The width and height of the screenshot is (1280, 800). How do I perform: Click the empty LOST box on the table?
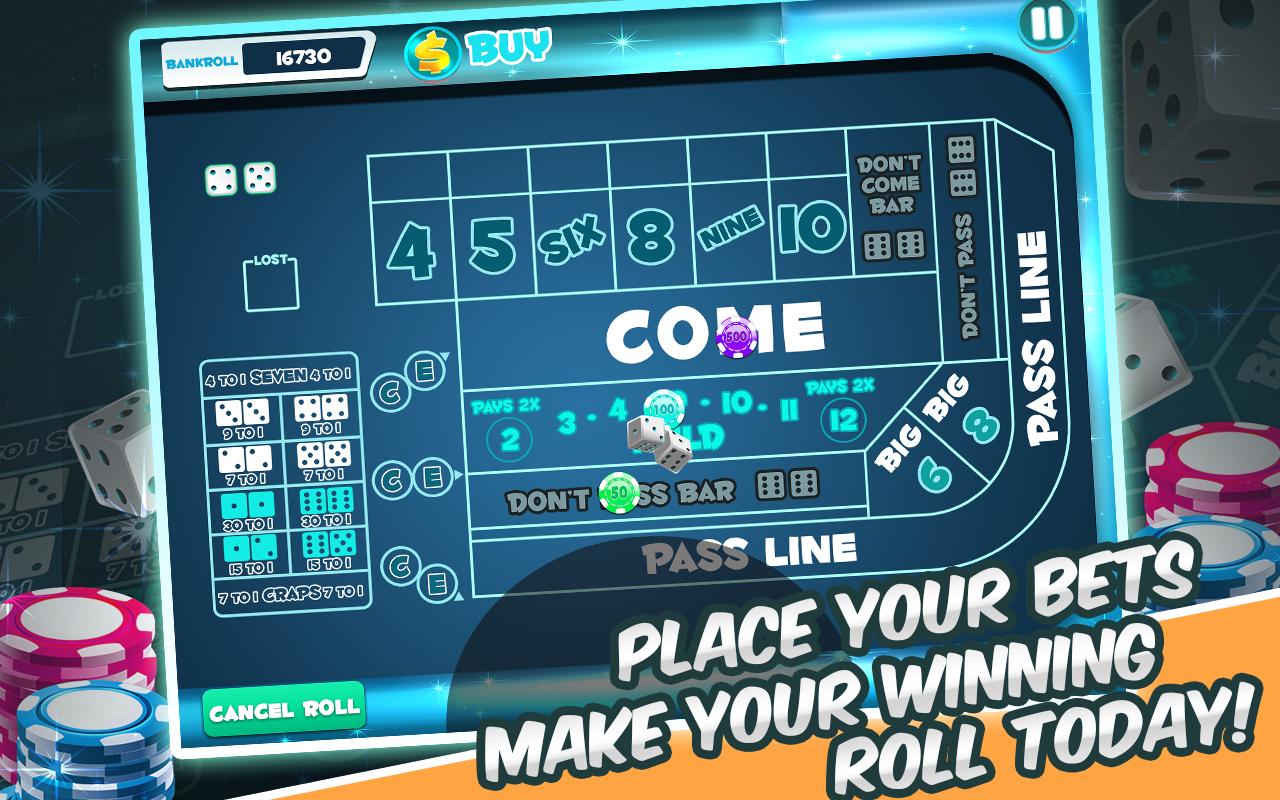[x=270, y=283]
